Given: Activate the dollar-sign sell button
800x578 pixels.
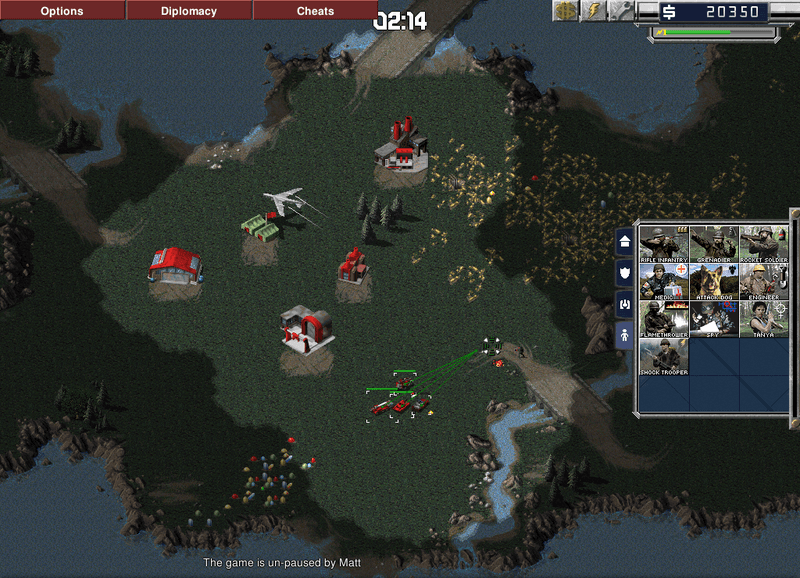Looking at the screenshot, I should point(567,12).
